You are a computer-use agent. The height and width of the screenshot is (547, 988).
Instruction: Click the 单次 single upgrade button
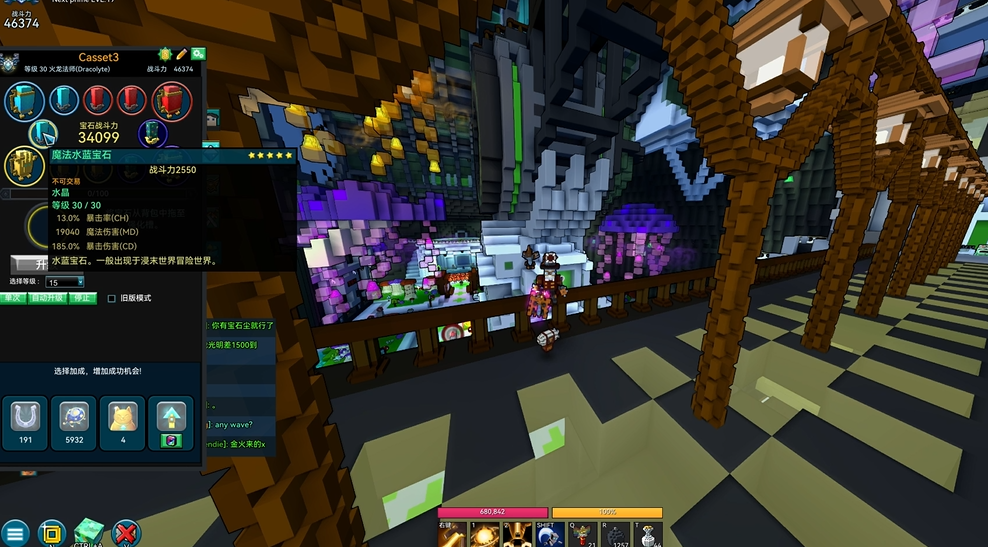(12, 297)
